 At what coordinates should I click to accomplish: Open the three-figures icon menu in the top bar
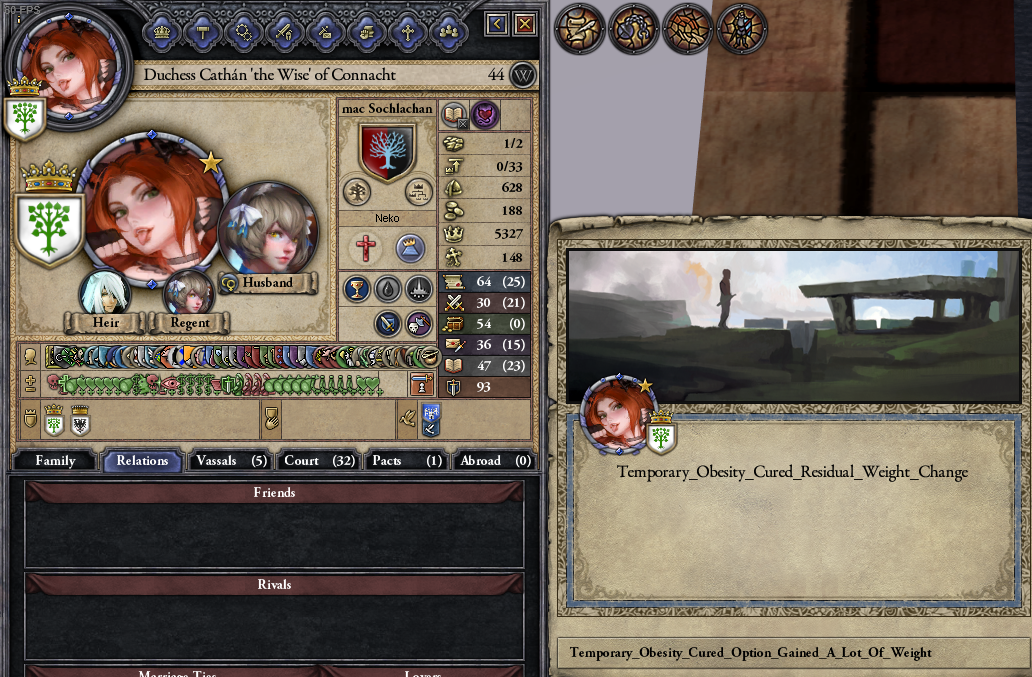pyautogui.click(x=447, y=30)
